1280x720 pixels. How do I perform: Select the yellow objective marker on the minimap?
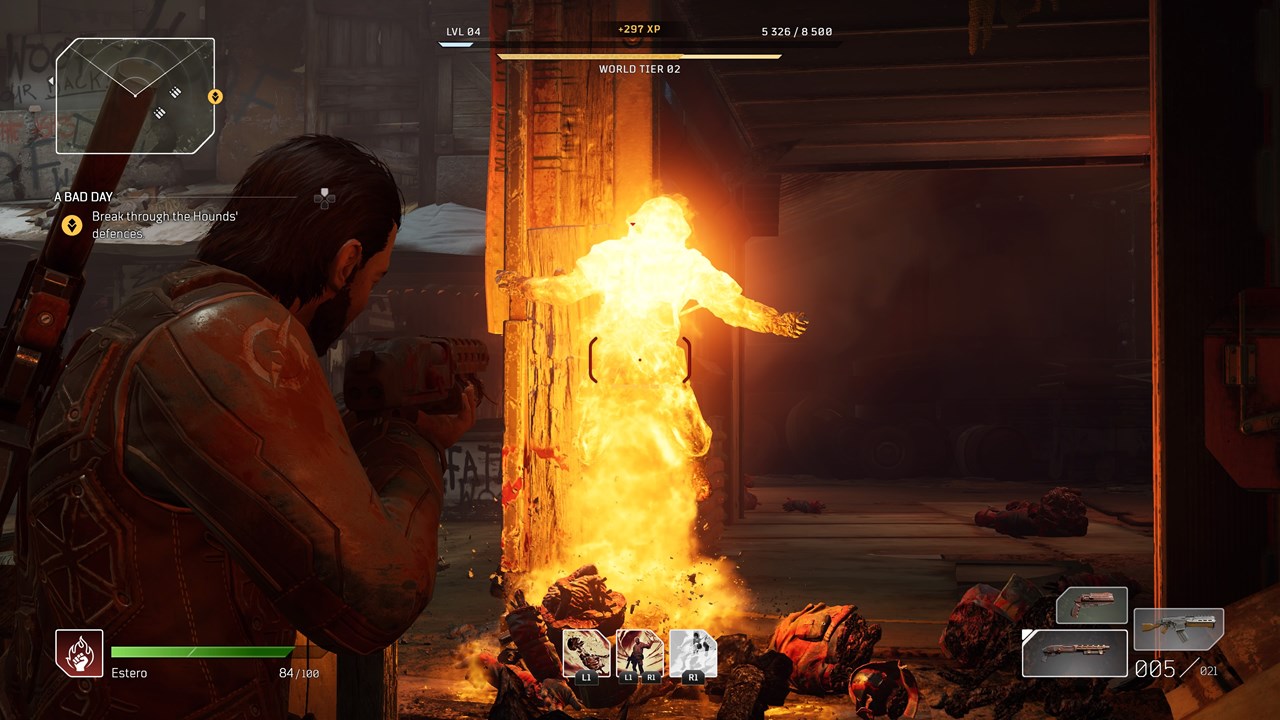tap(215, 97)
